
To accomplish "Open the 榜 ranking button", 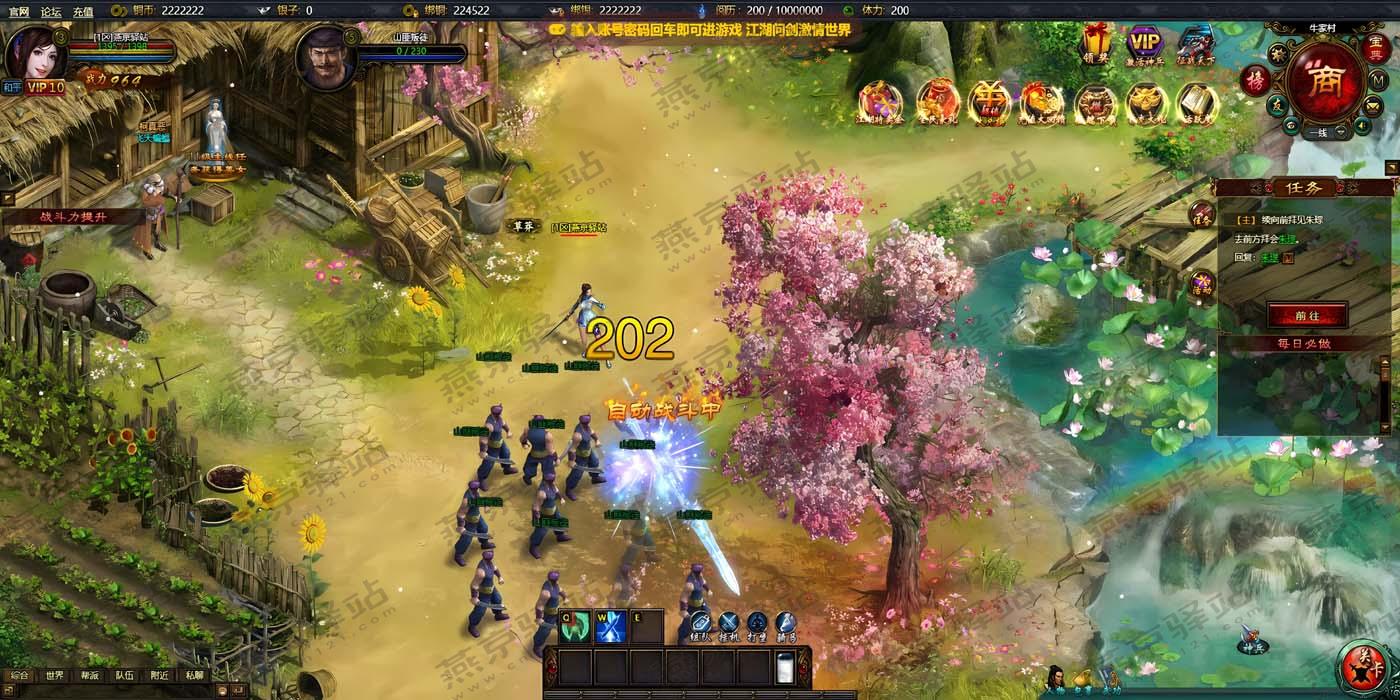I will pyautogui.click(x=1255, y=80).
